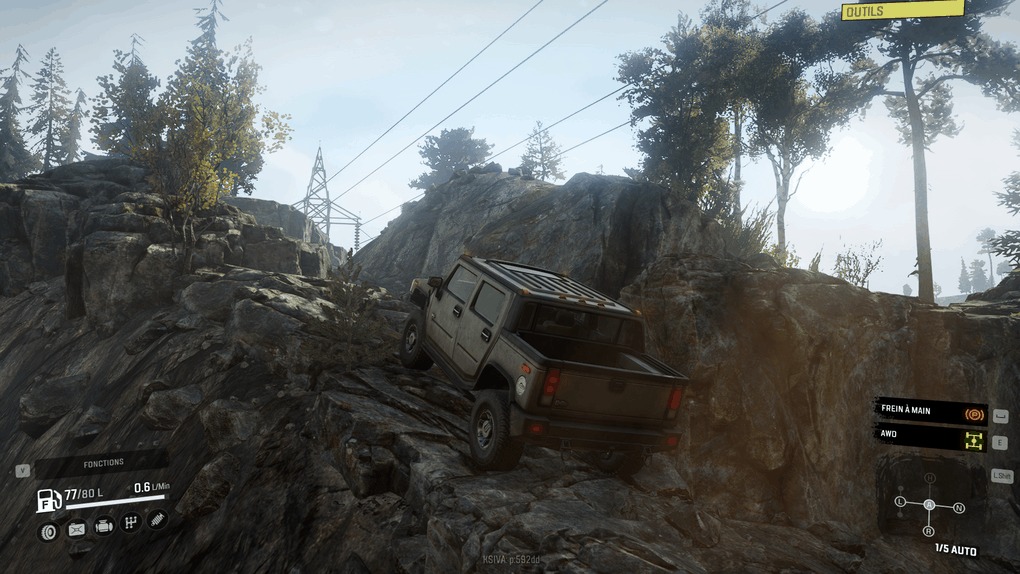Toggle the AWD drive mode
Screen dimensions: 1020x574
click(x=930, y=440)
